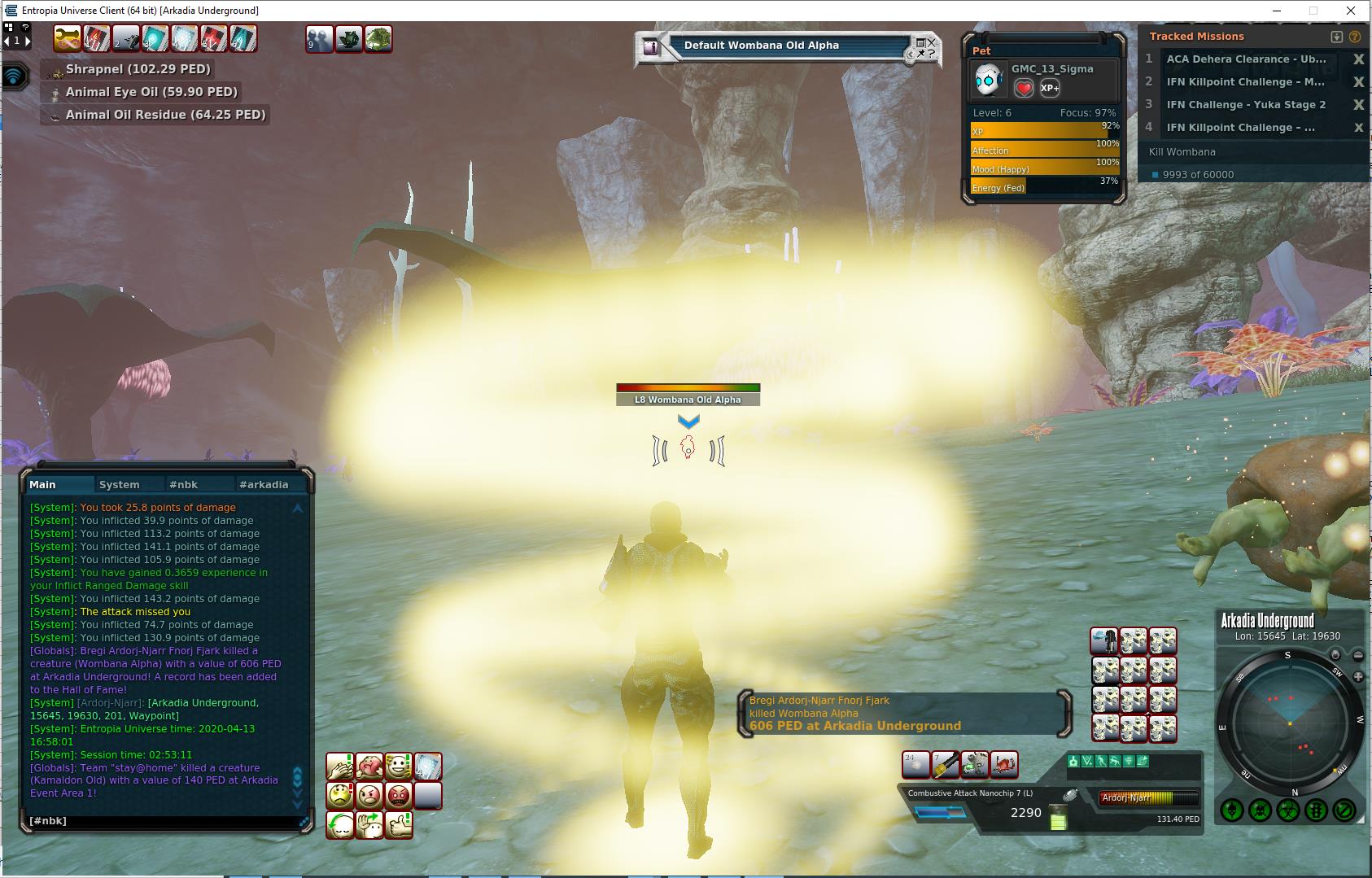
Task: Use the clapping hands emote
Action: [x=340, y=767]
